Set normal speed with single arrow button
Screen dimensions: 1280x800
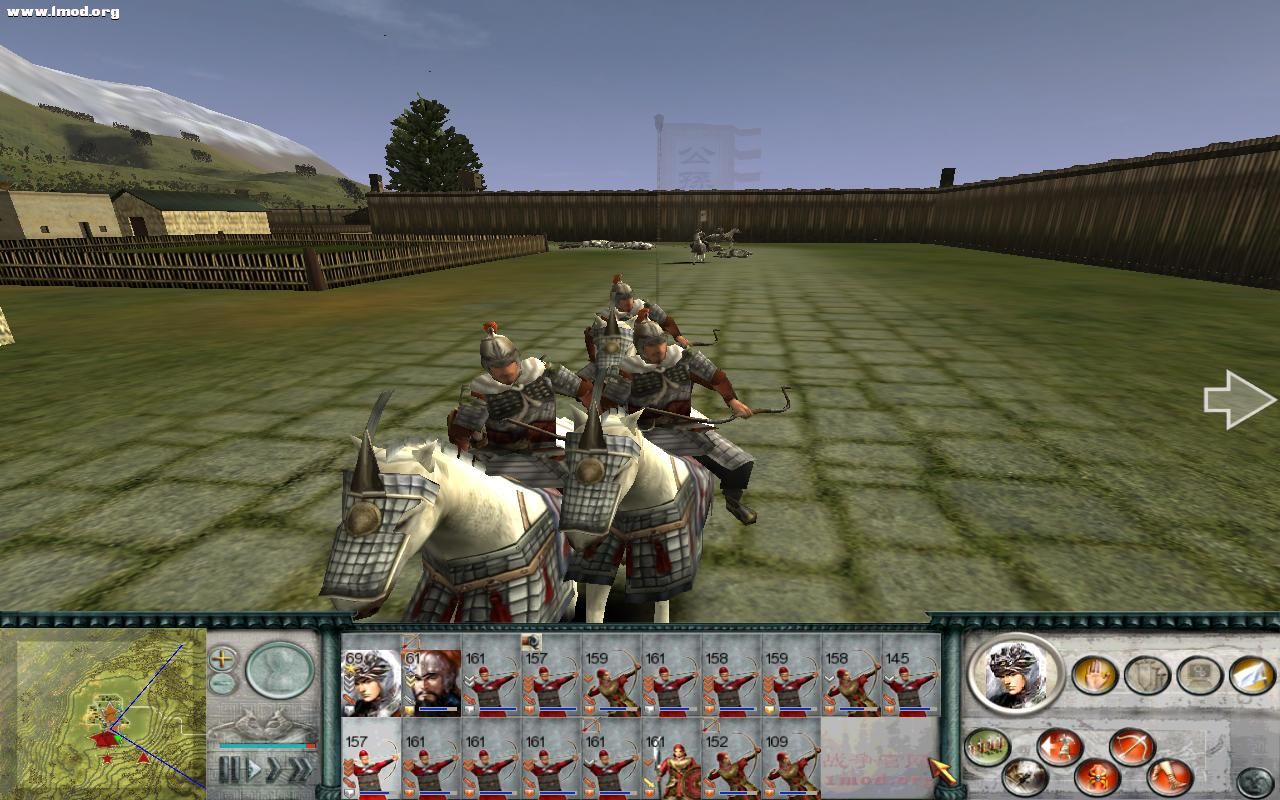[254, 767]
